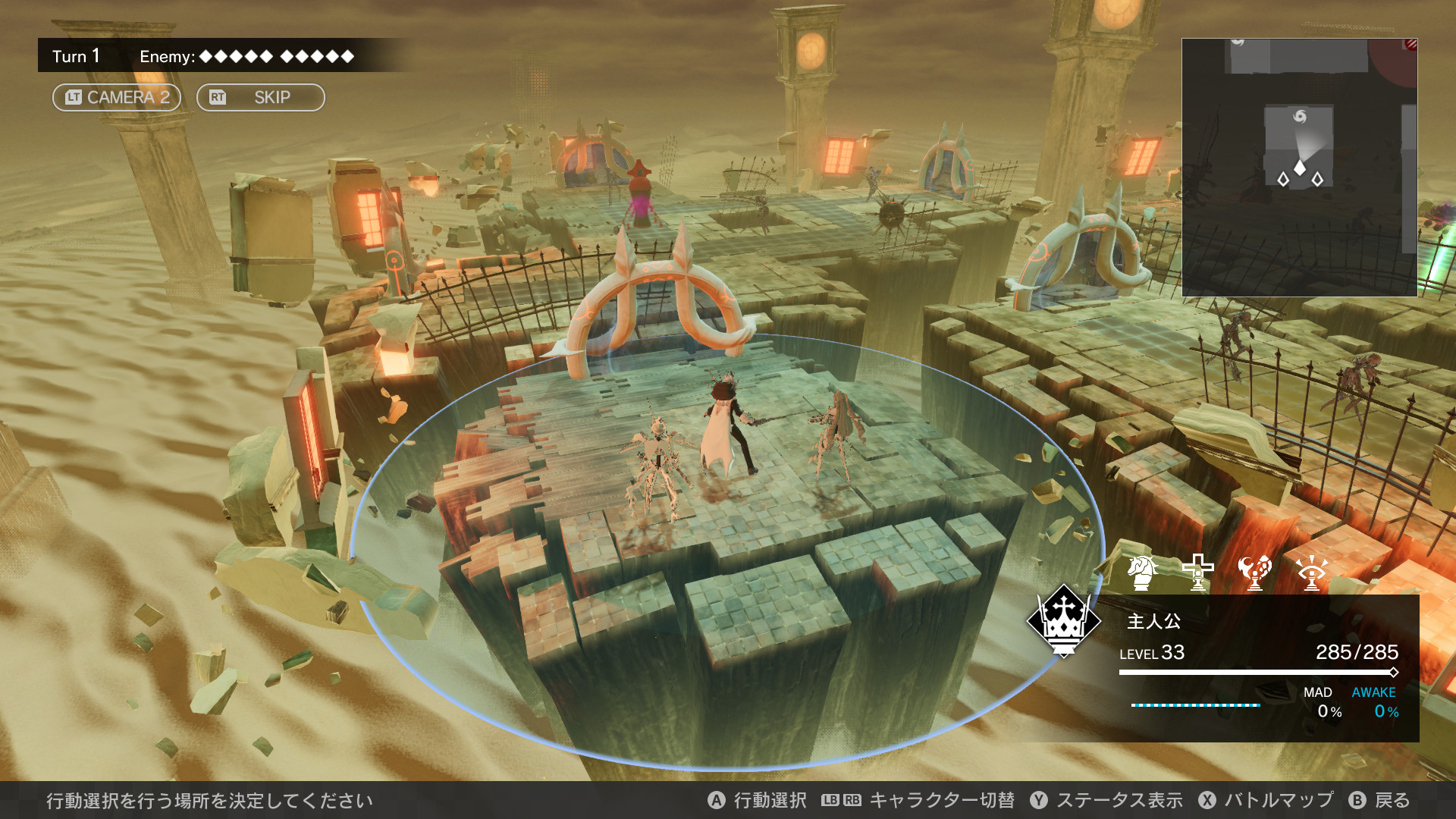Viewport: 1456px width, 819px height.
Task: Select the flame pawn icon
Action: (1254, 572)
